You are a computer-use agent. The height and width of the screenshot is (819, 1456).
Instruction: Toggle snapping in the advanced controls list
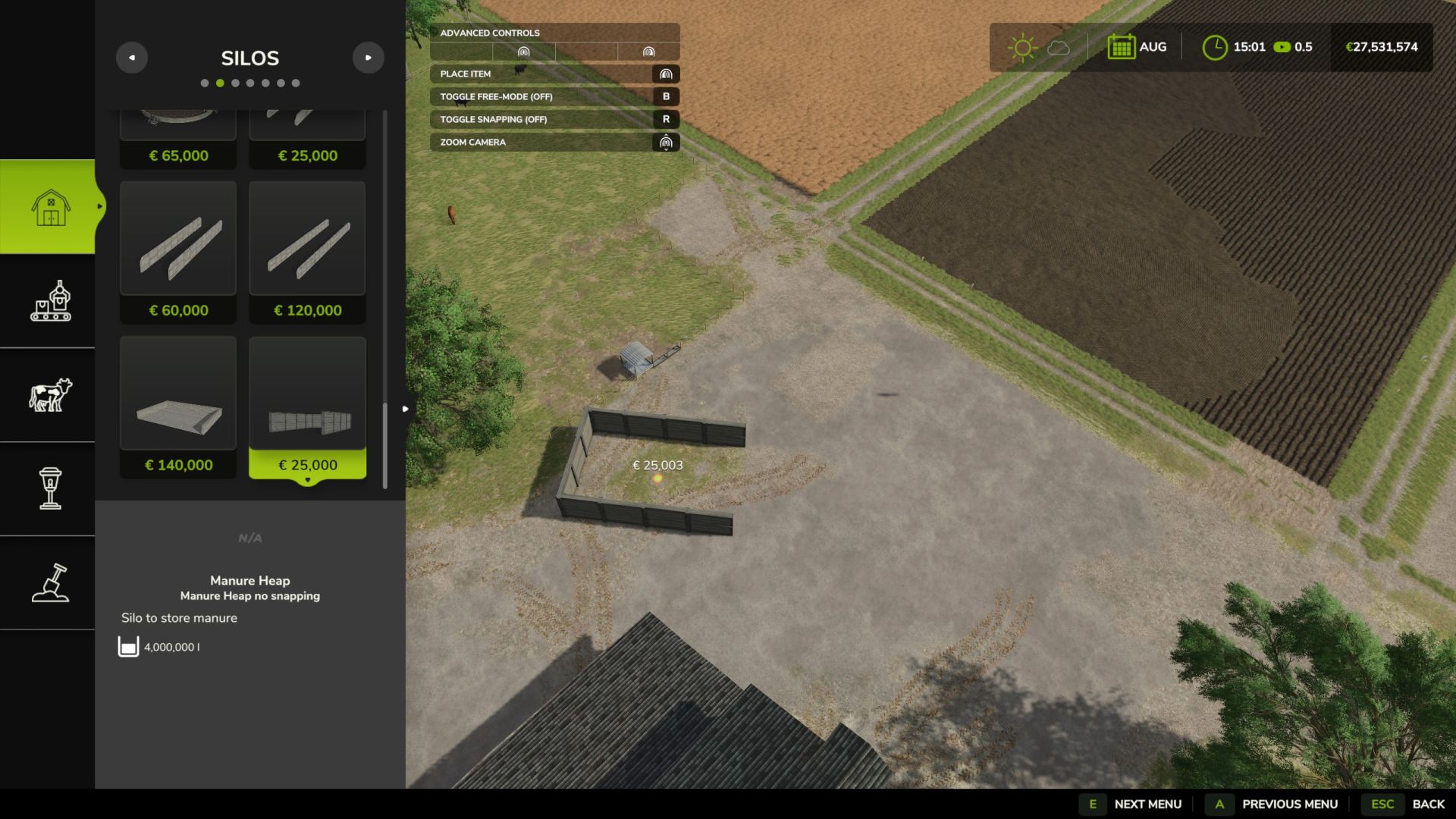[x=554, y=119]
